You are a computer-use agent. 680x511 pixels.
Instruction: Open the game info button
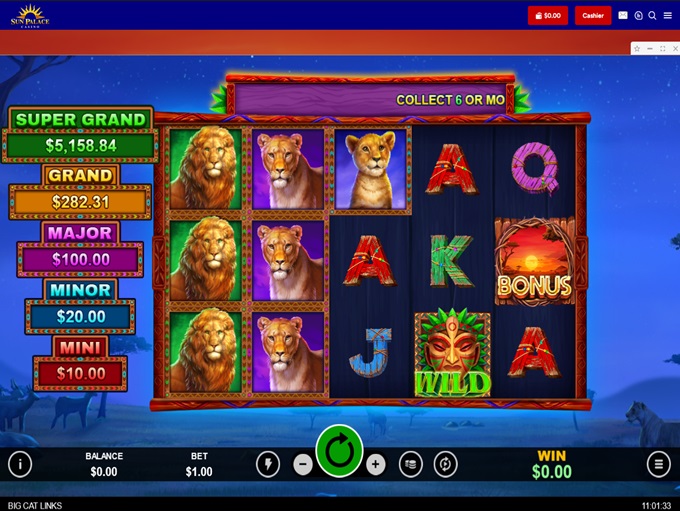[20, 464]
